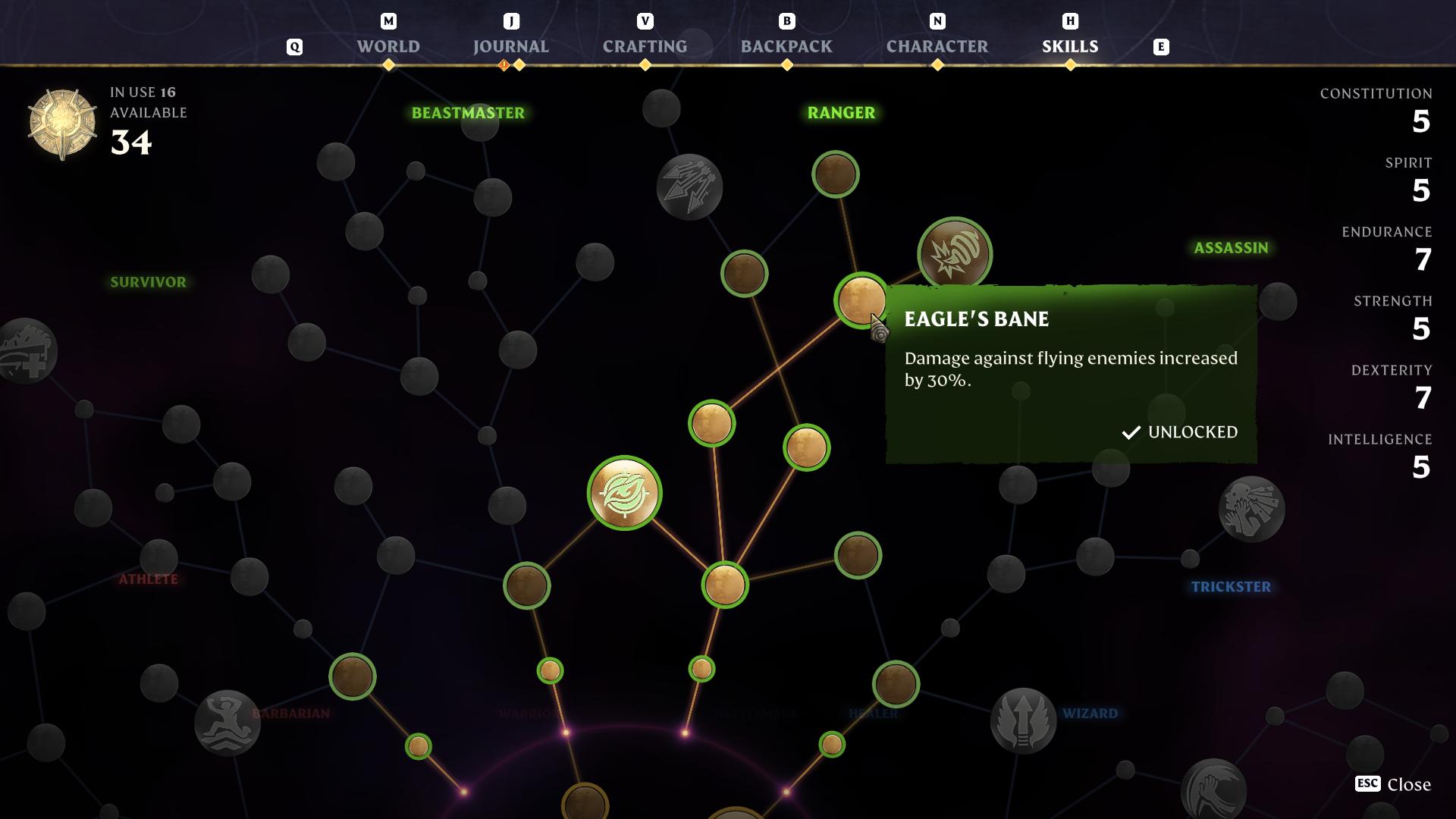Click the UNLOCKED checkmark in the tooltip
The width and height of the screenshot is (1456, 819).
click(1131, 433)
